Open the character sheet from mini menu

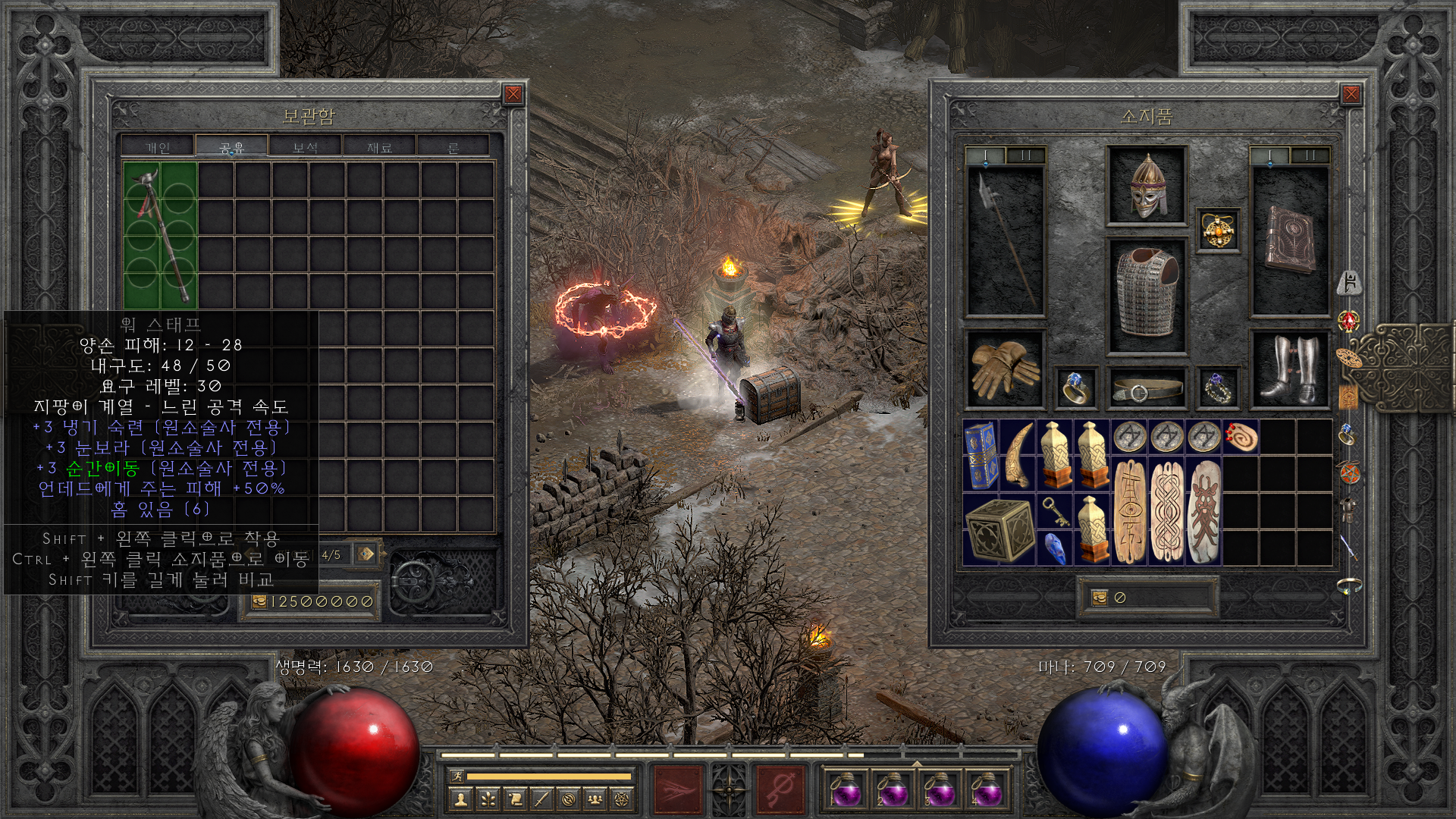tap(460, 799)
